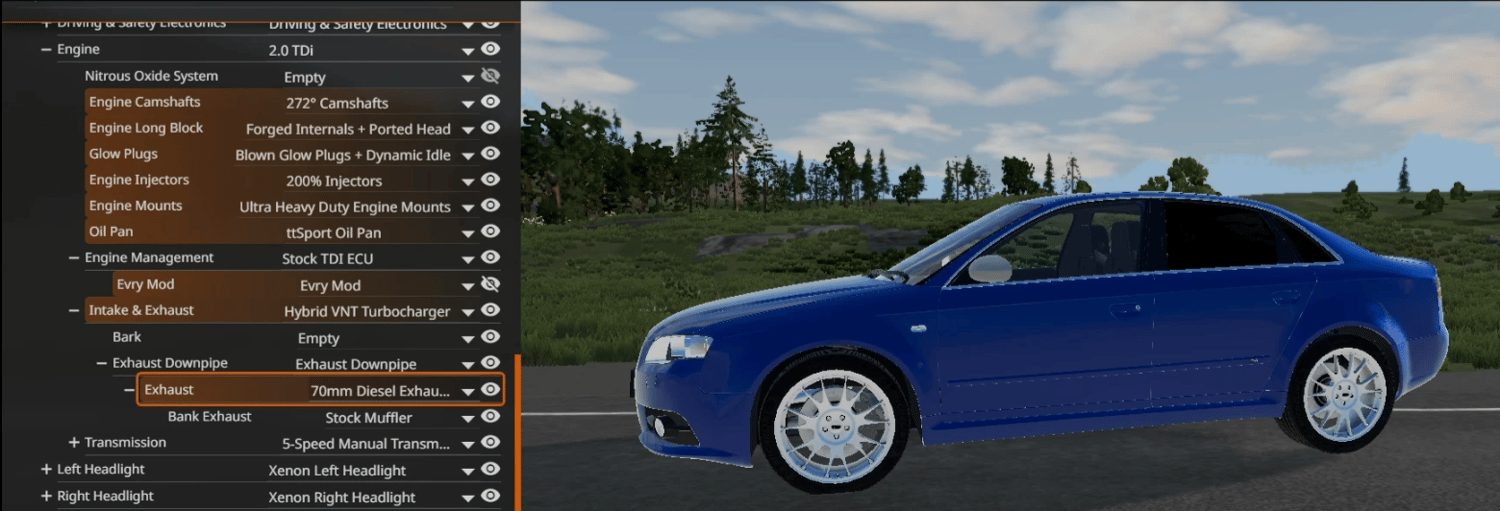Screen dimensions: 1500x511
Task: Open the Engine 2.0 TDi dropdown
Action: coord(467,51)
